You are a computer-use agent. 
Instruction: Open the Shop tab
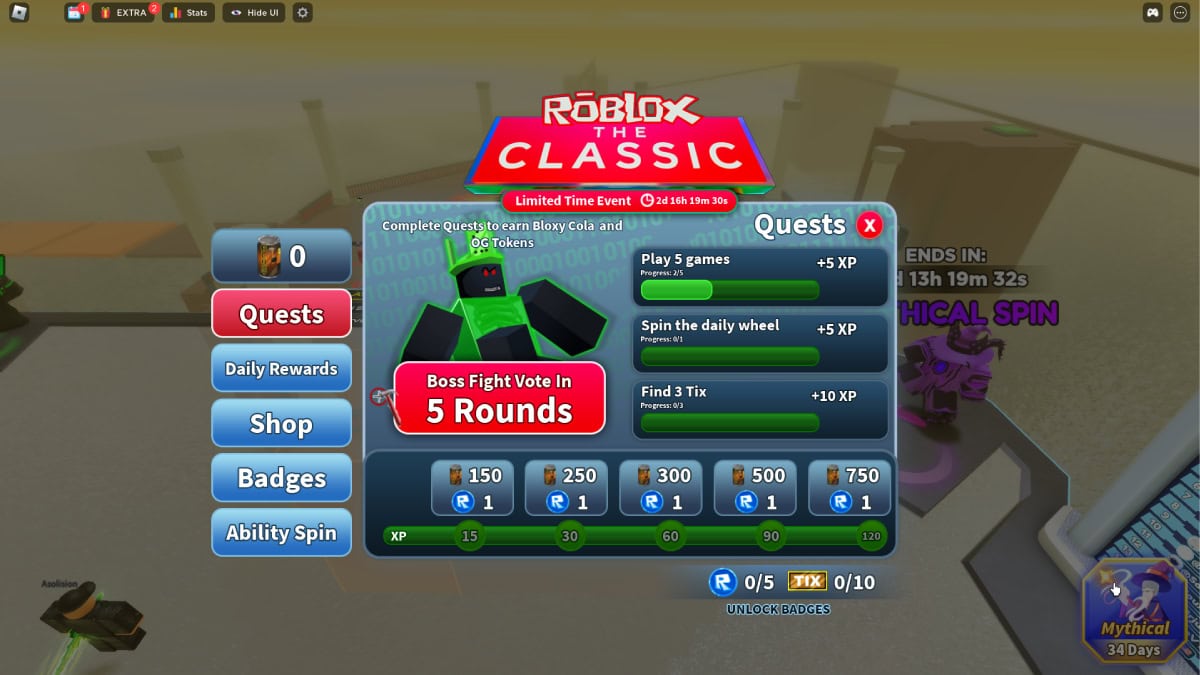click(x=281, y=423)
